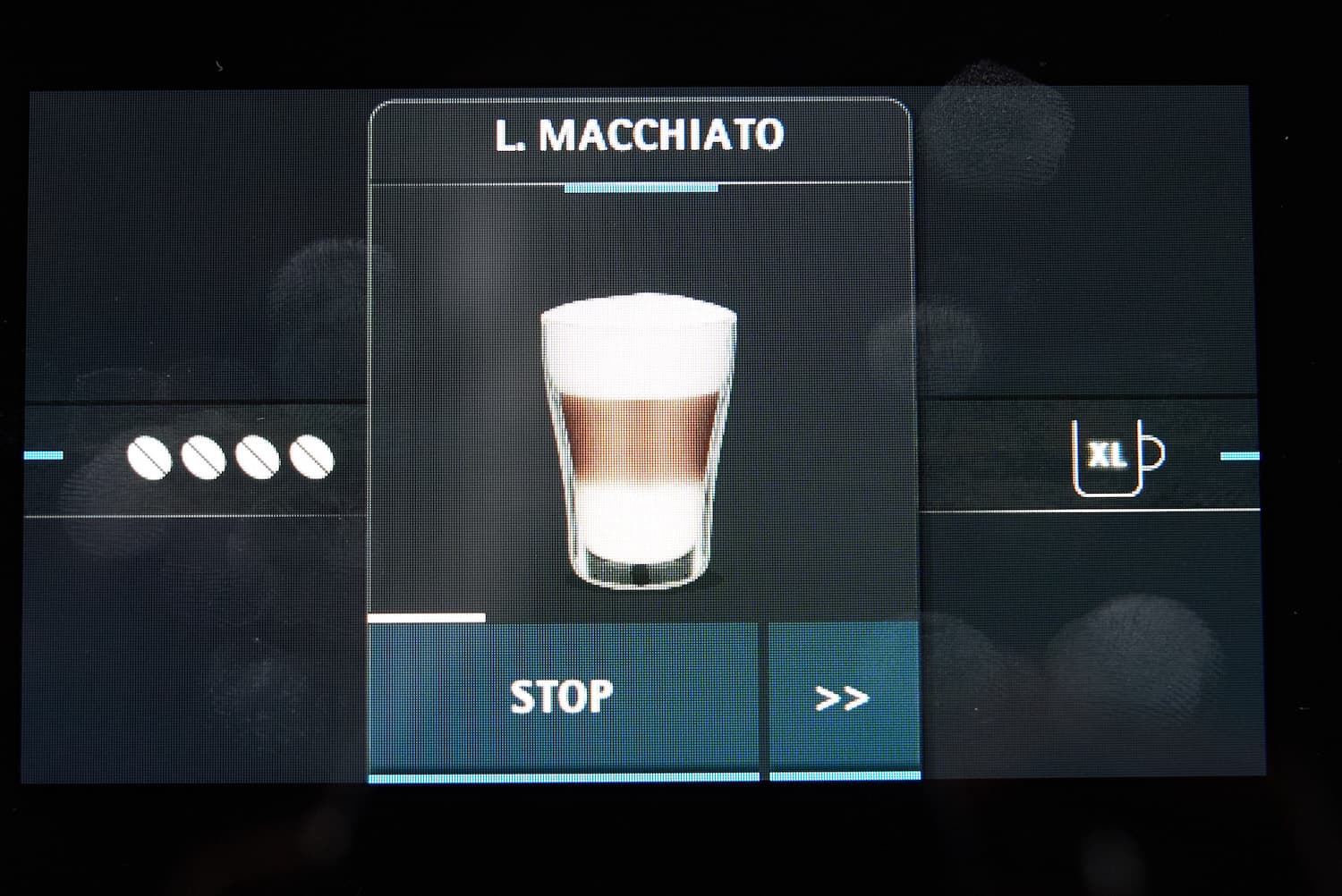1342x896 pixels.
Task: Select the coffee bean strength setting
Action: (x=230, y=458)
